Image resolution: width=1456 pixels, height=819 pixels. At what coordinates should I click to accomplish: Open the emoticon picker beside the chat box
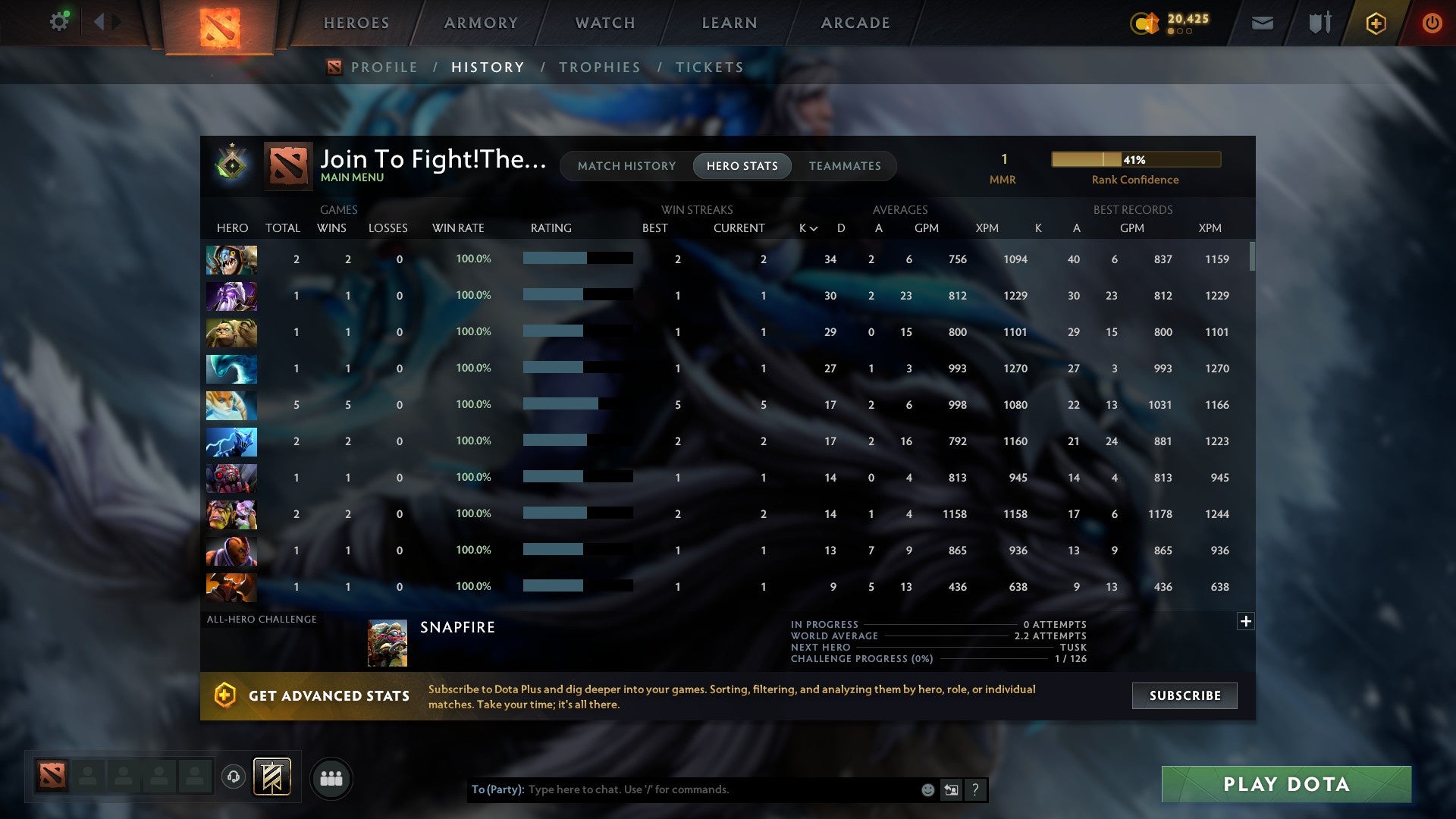coord(927,789)
